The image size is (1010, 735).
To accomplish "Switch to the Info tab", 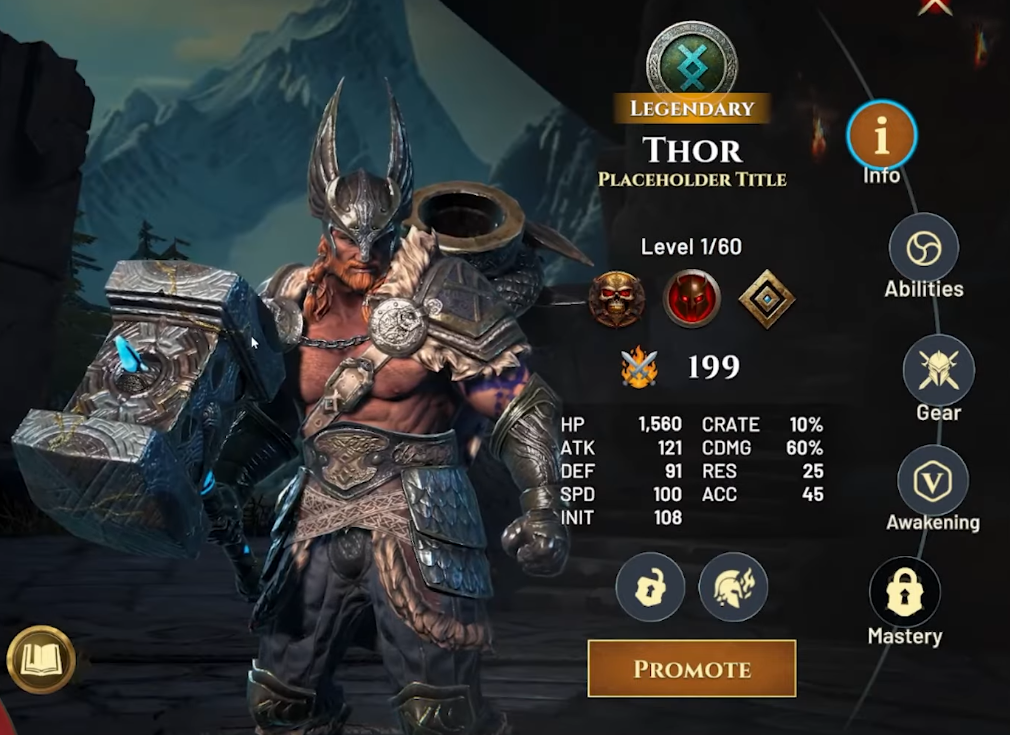I will tap(881, 135).
